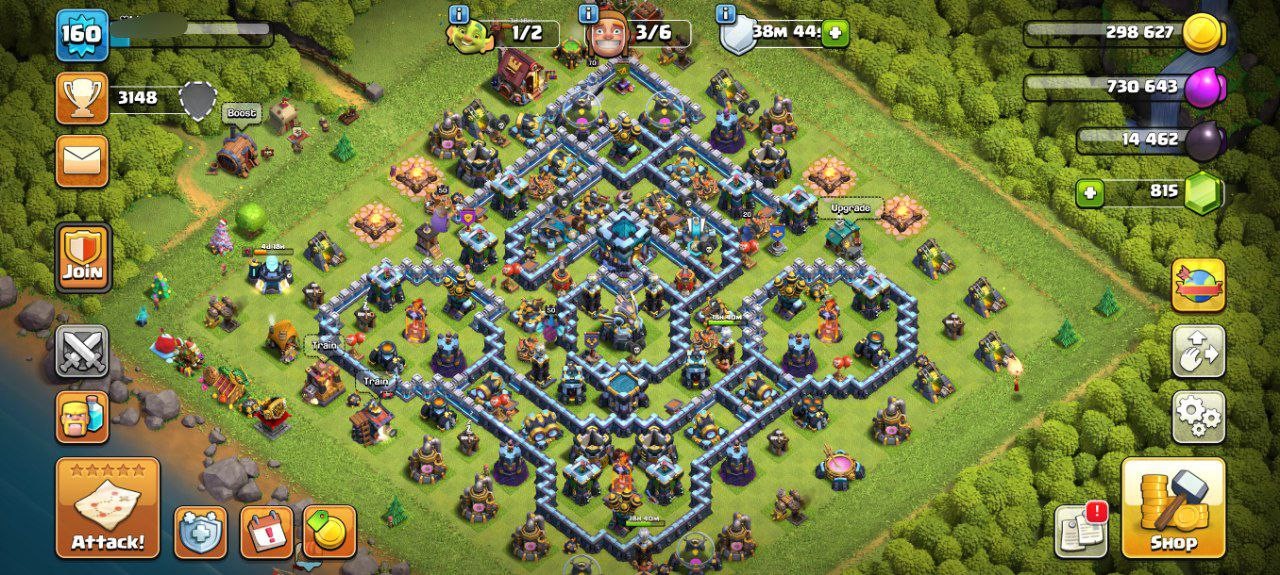
Task: View trophy league via trophy icon
Action: tap(82, 98)
